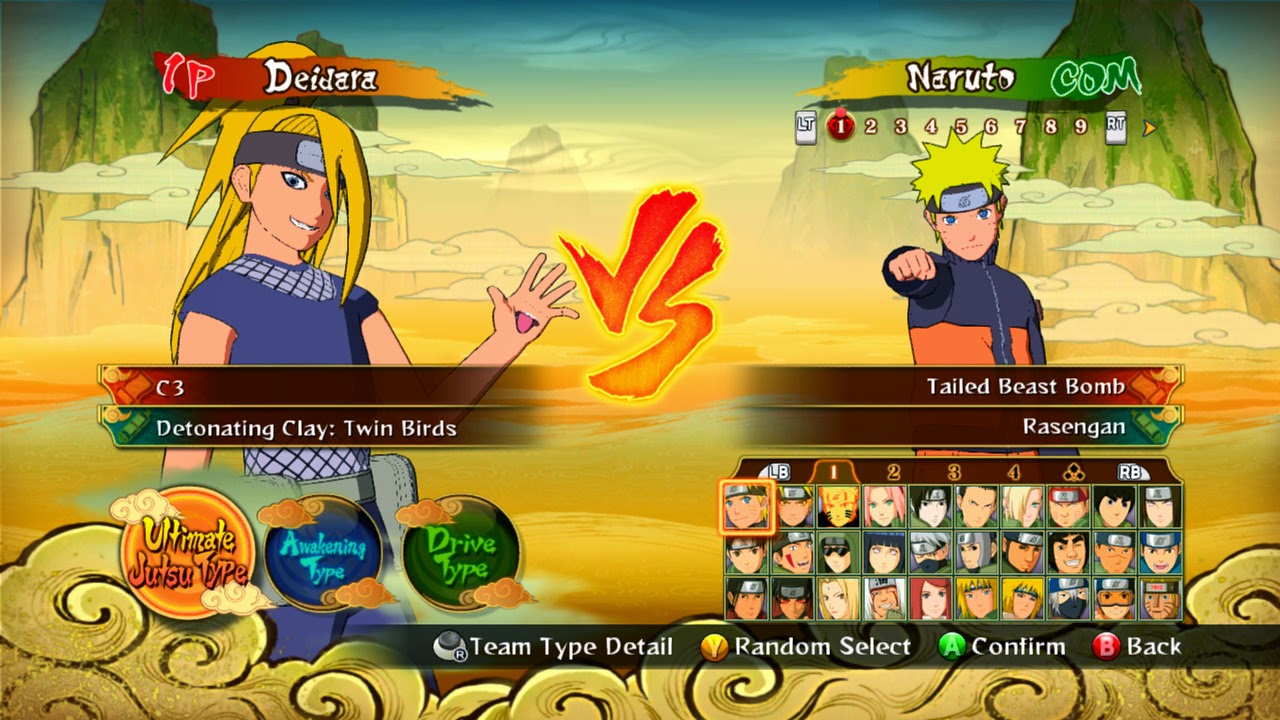
Task: Select costume number 9 for Naruto
Action: pyautogui.click(x=1080, y=127)
